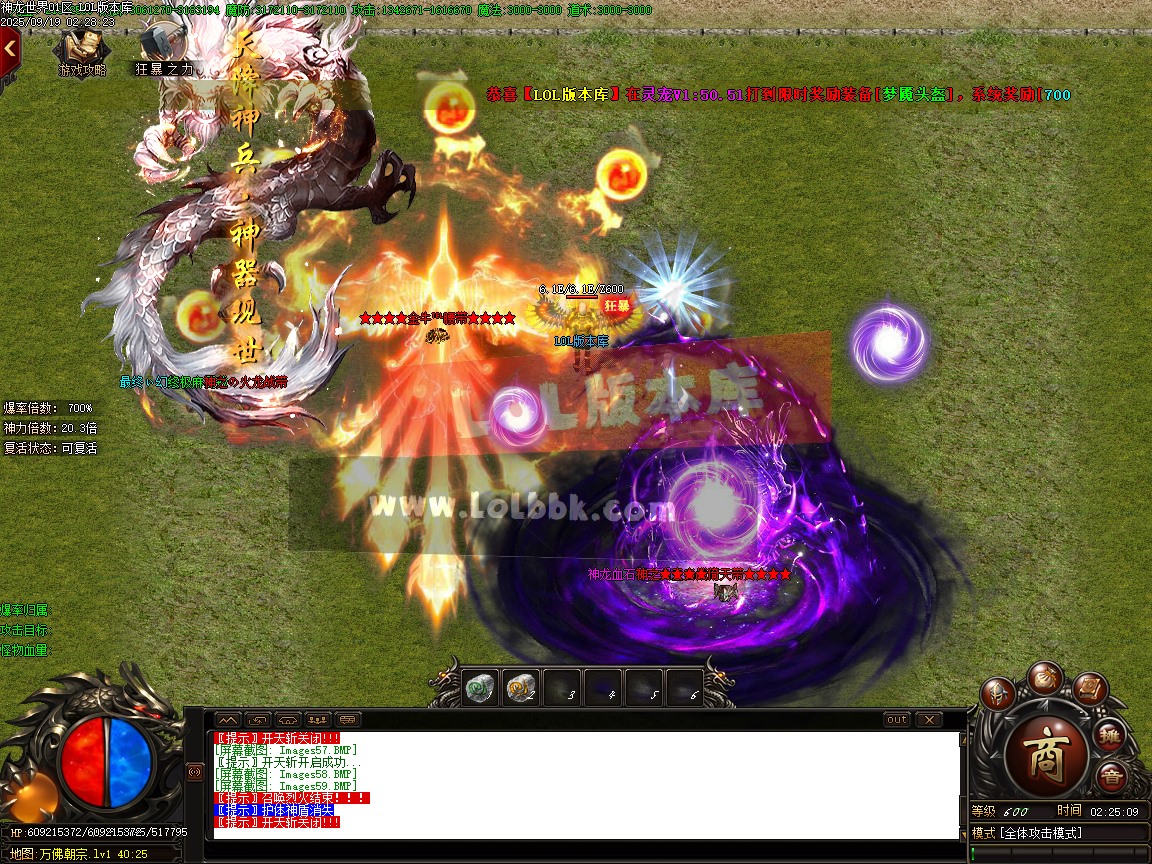Open the money bag inventory icon
Image resolution: width=1152 pixels, height=864 pixels.
(1045, 677)
